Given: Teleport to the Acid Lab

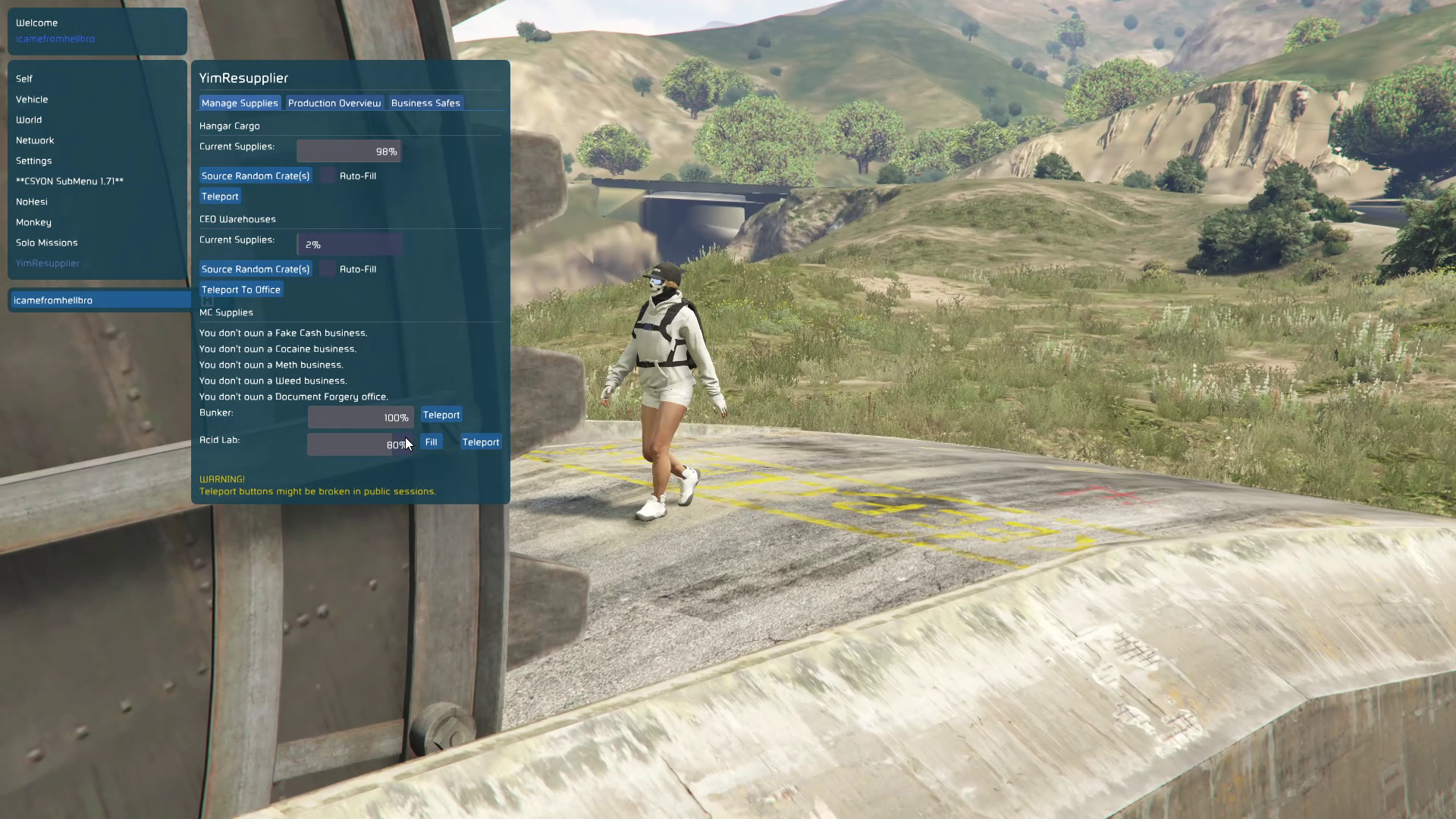Looking at the screenshot, I should [x=481, y=442].
